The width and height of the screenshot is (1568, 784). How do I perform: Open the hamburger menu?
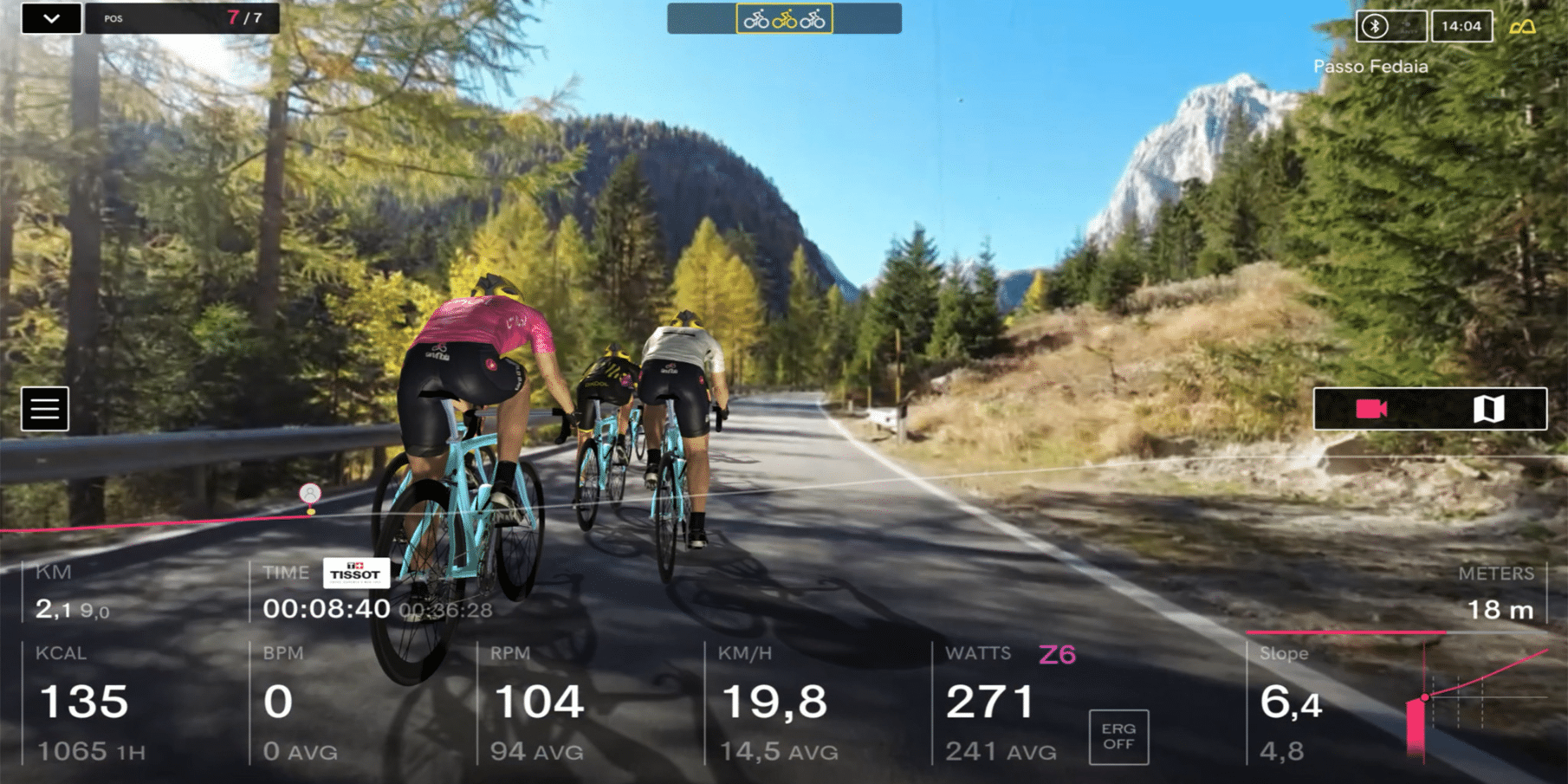[x=44, y=409]
